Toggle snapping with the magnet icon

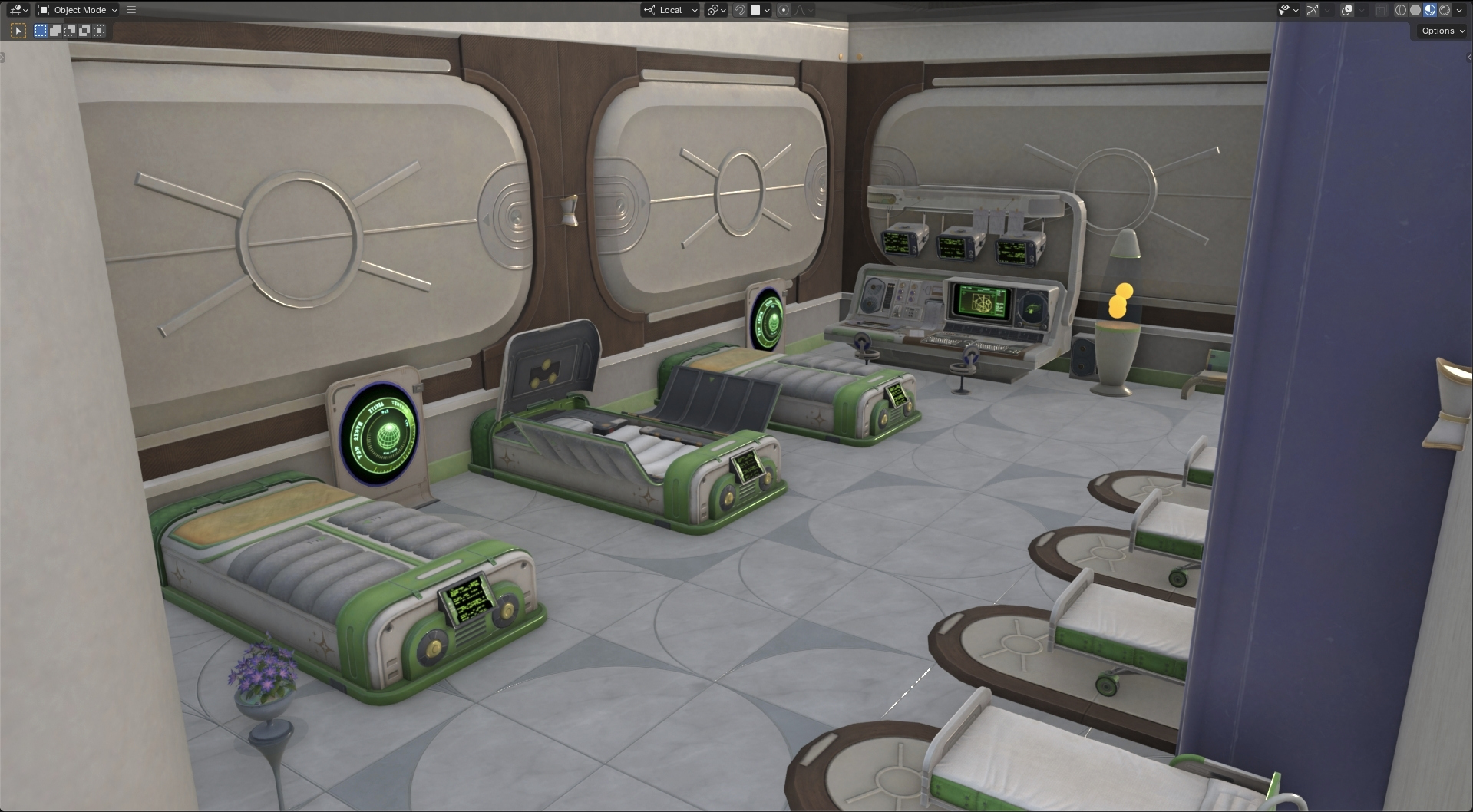pyautogui.click(x=740, y=10)
